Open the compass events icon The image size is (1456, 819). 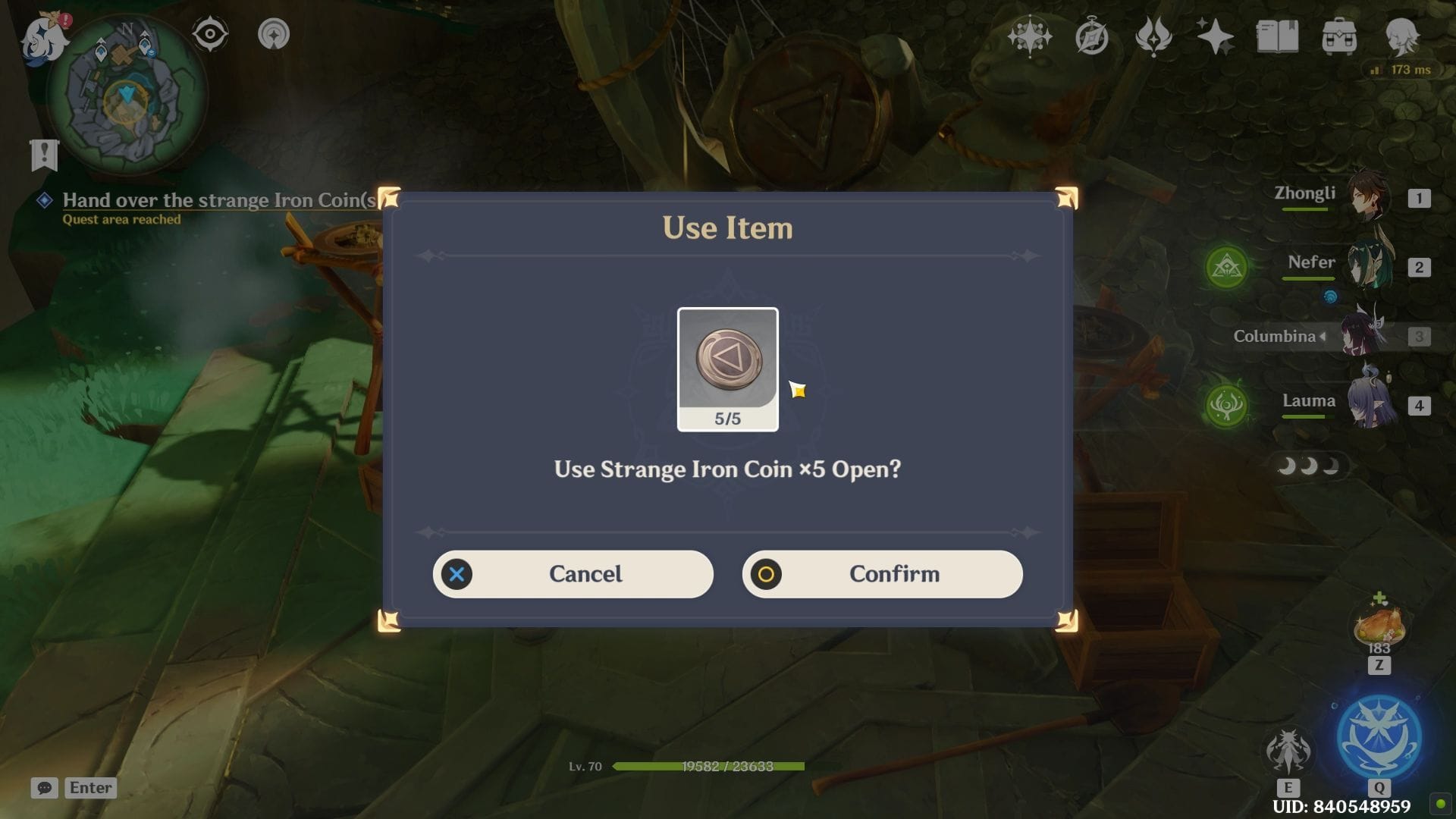1092,36
